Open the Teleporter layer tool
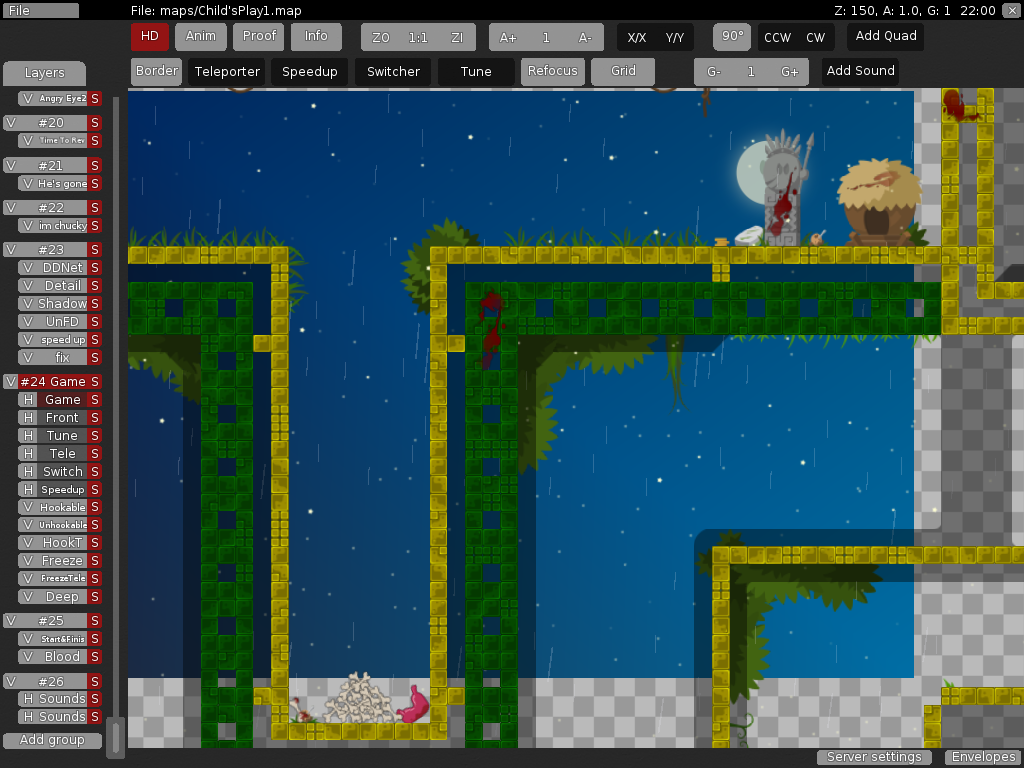This screenshot has height=768, width=1024. pyautogui.click(x=227, y=72)
